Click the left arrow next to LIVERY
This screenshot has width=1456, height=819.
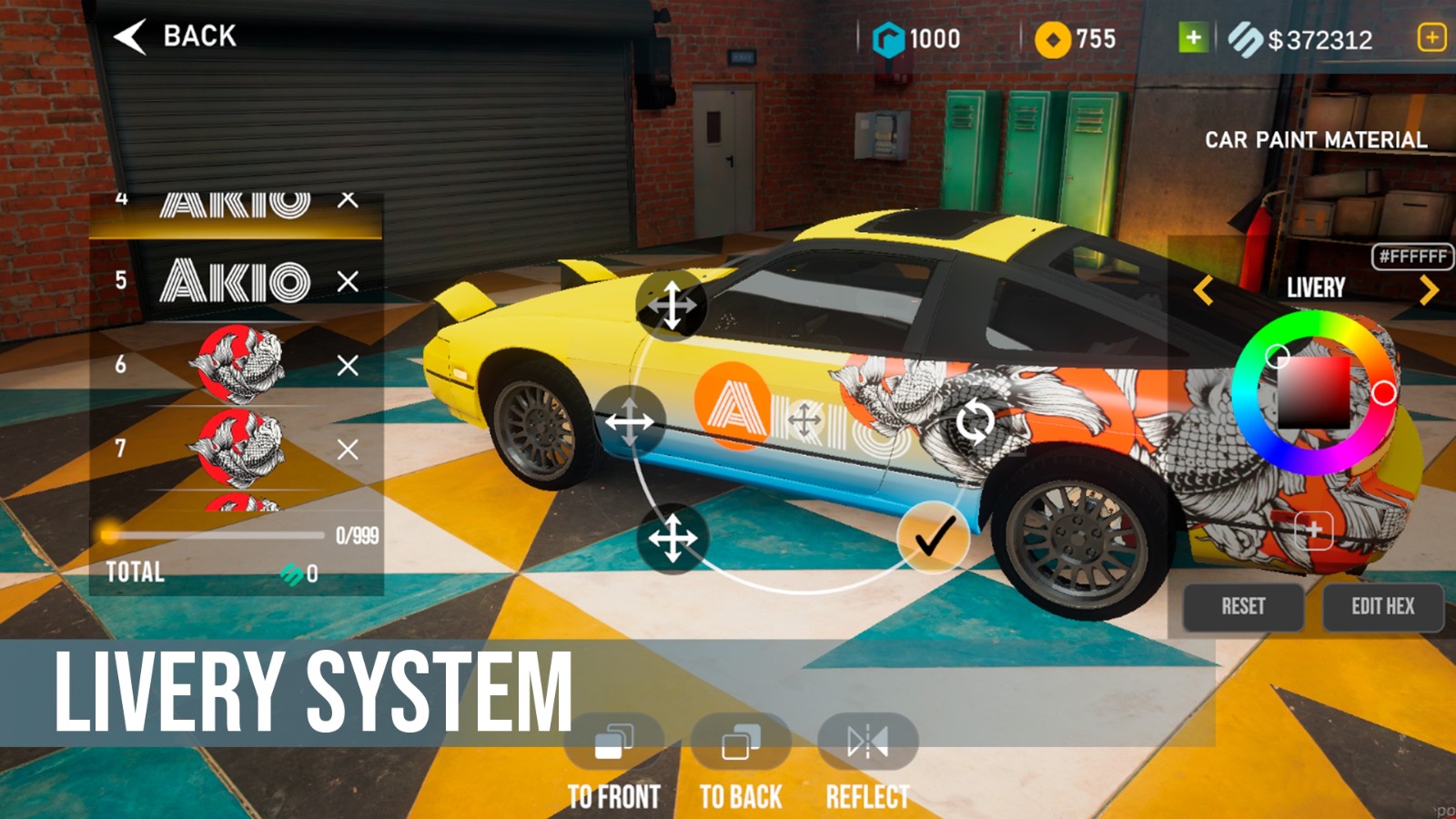pyautogui.click(x=1204, y=288)
